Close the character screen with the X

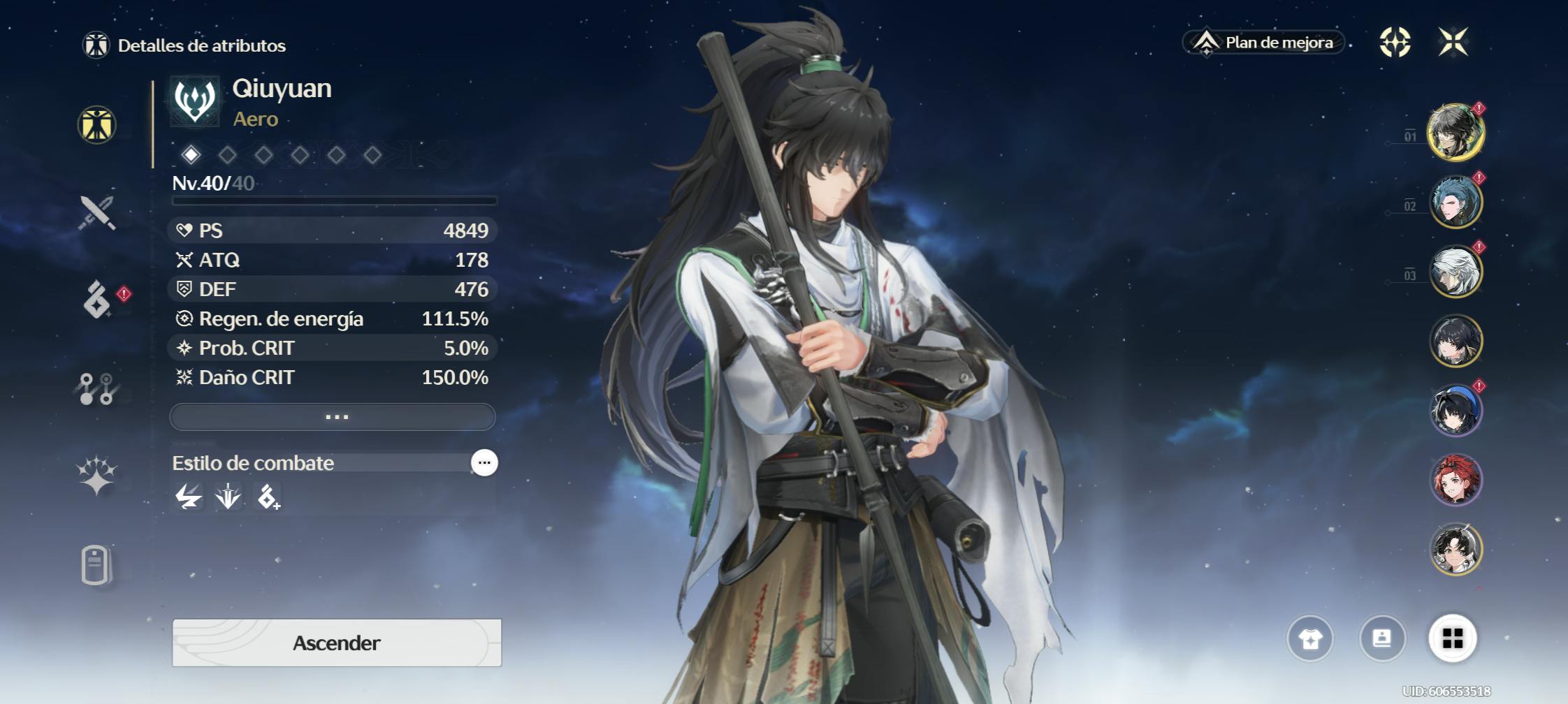(x=1453, y=42)
